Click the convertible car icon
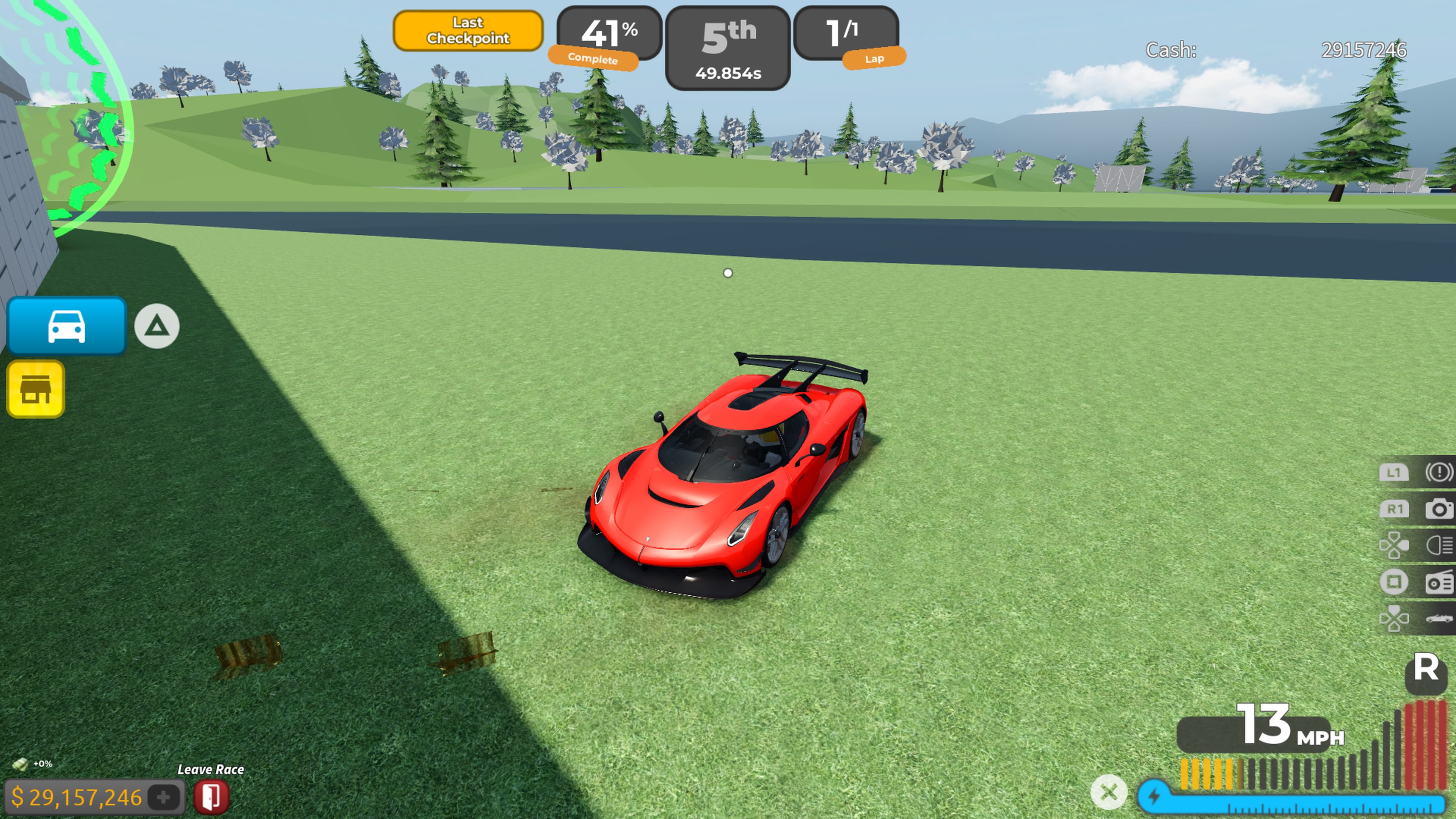This screenshot has width=1456, height=819. pos(1438,618)
